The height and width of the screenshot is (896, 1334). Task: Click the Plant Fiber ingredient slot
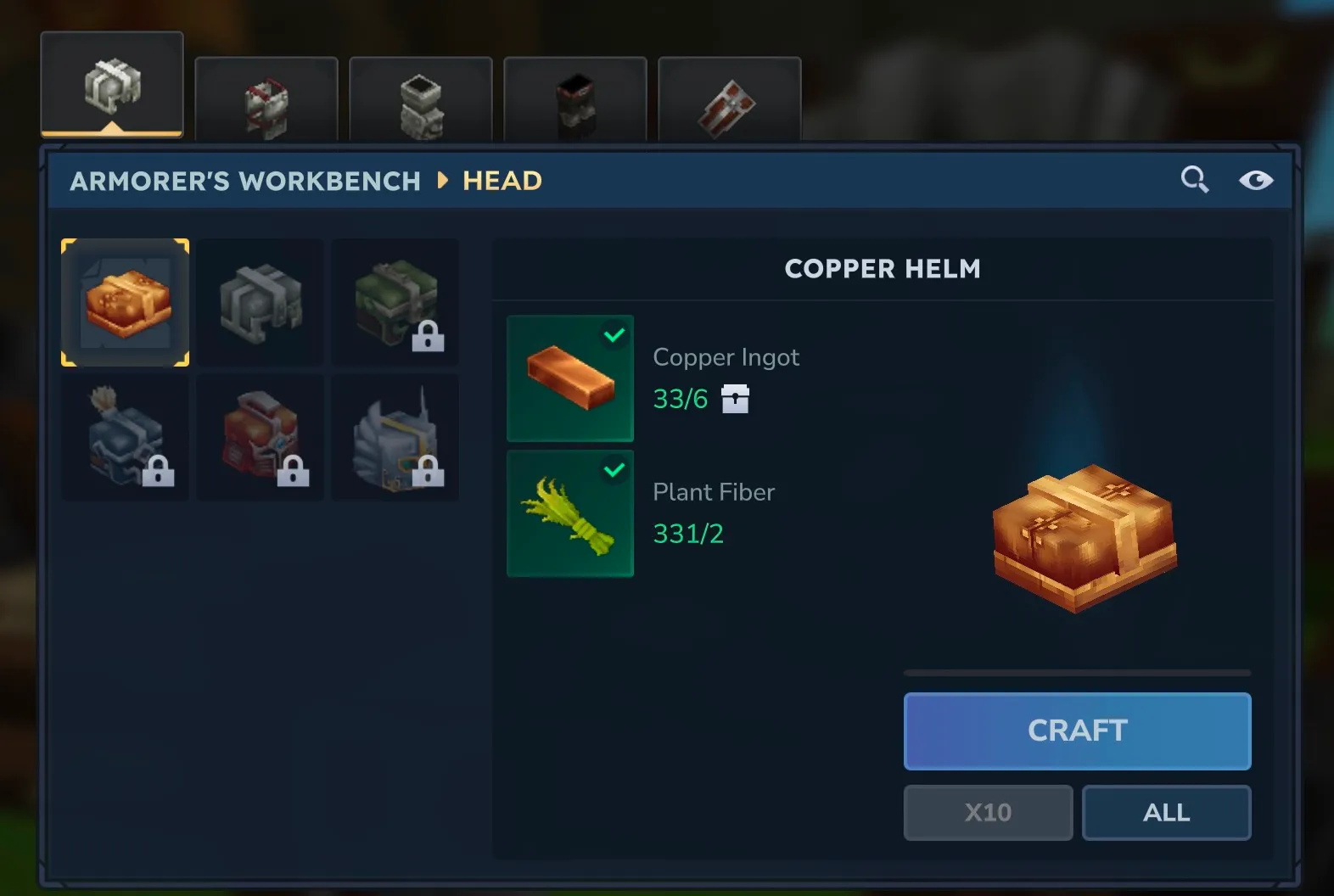(x=570, y=513)
